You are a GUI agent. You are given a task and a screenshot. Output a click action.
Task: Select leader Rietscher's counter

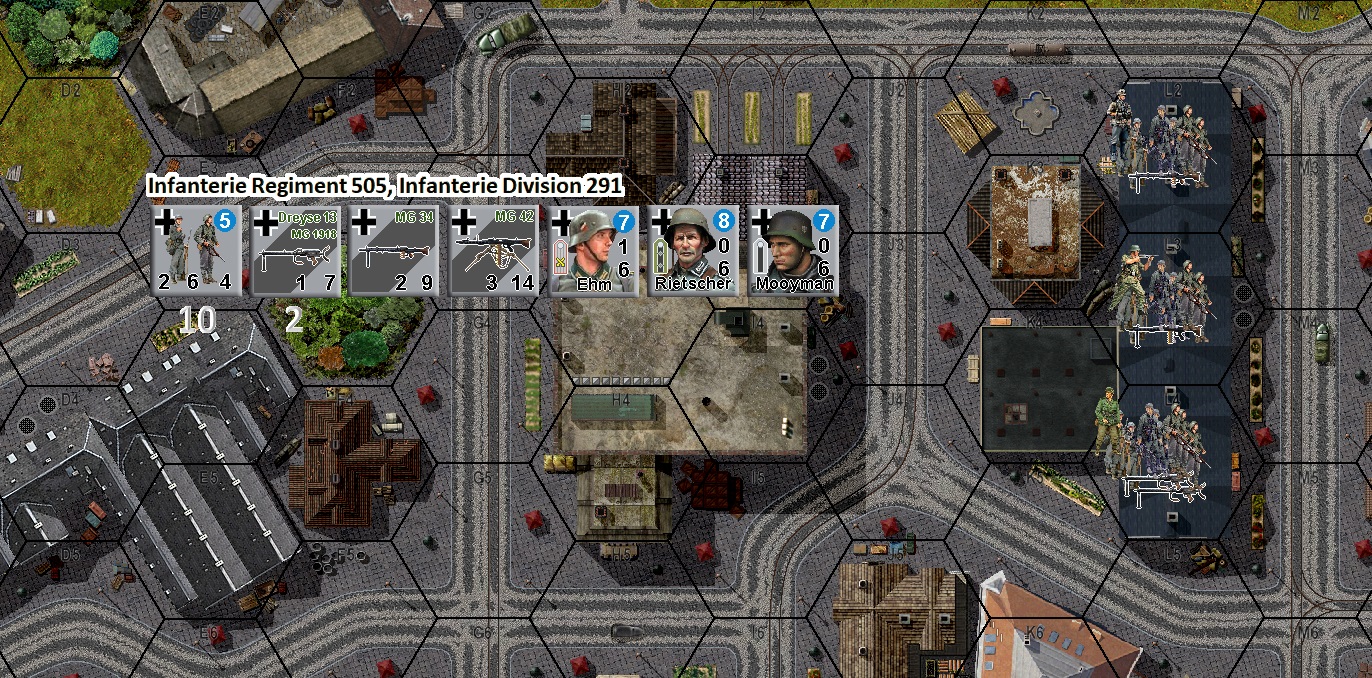pyautogui.click(x=693, y=251)
